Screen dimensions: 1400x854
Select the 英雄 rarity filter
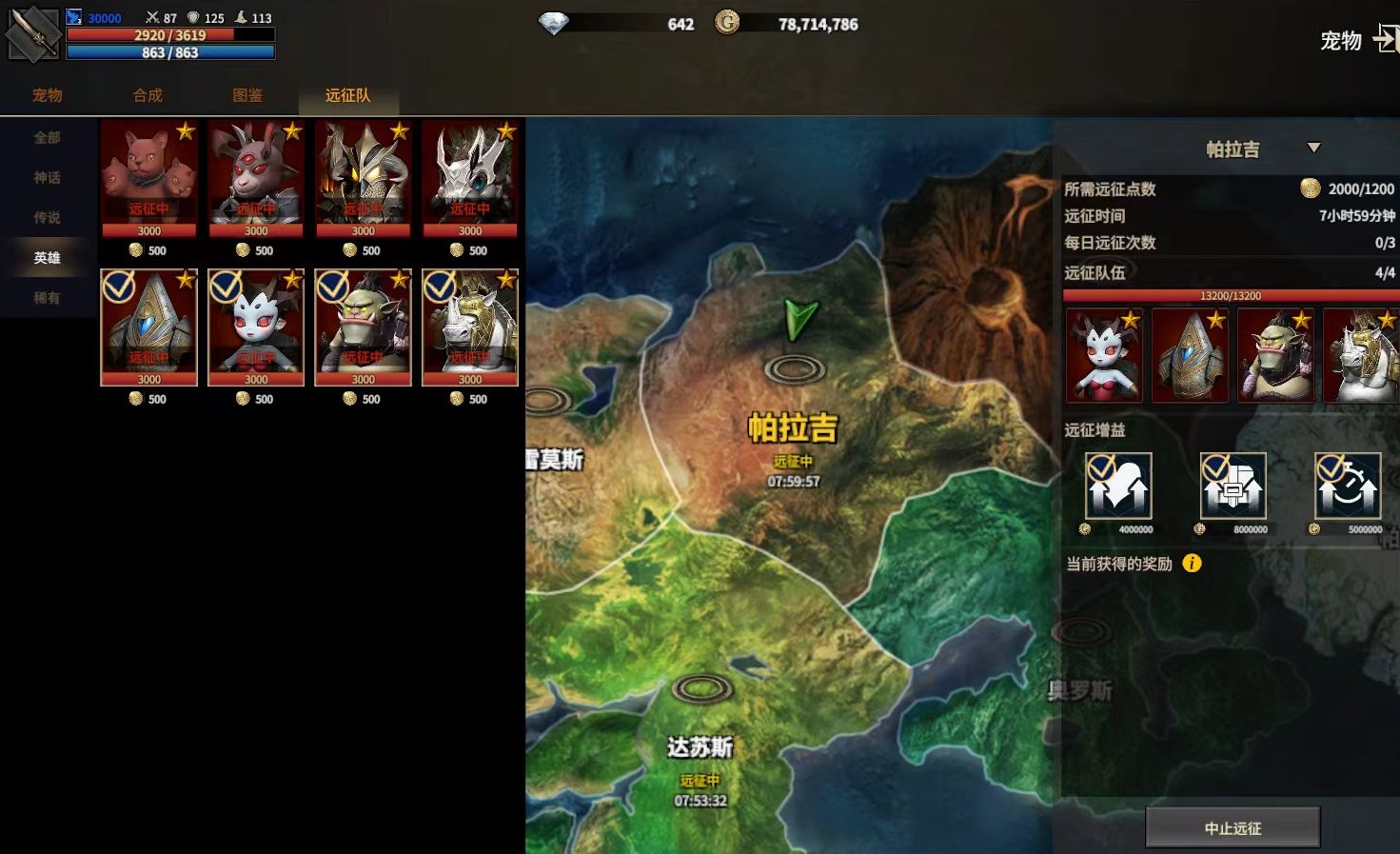pos(47,258)
